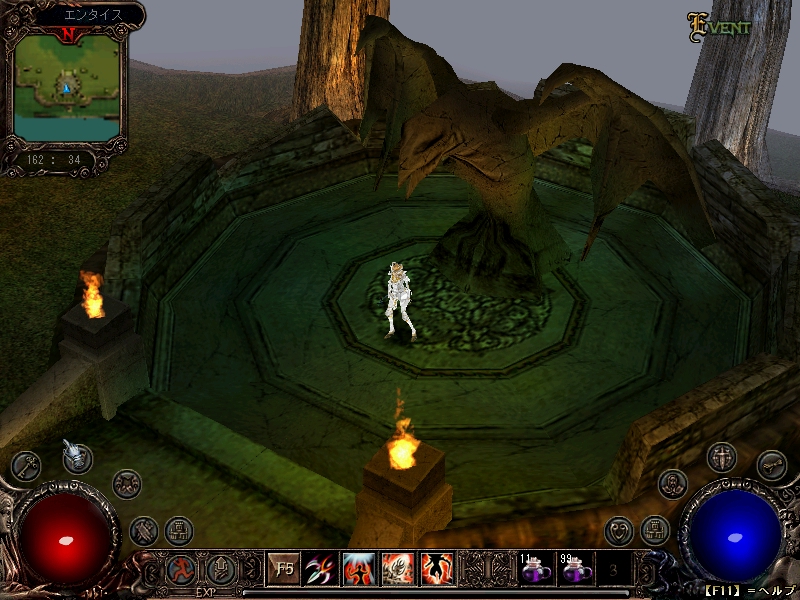Activate the white swirl on red skill
Viewport: 800px width, 600px height.
point(398,569)
